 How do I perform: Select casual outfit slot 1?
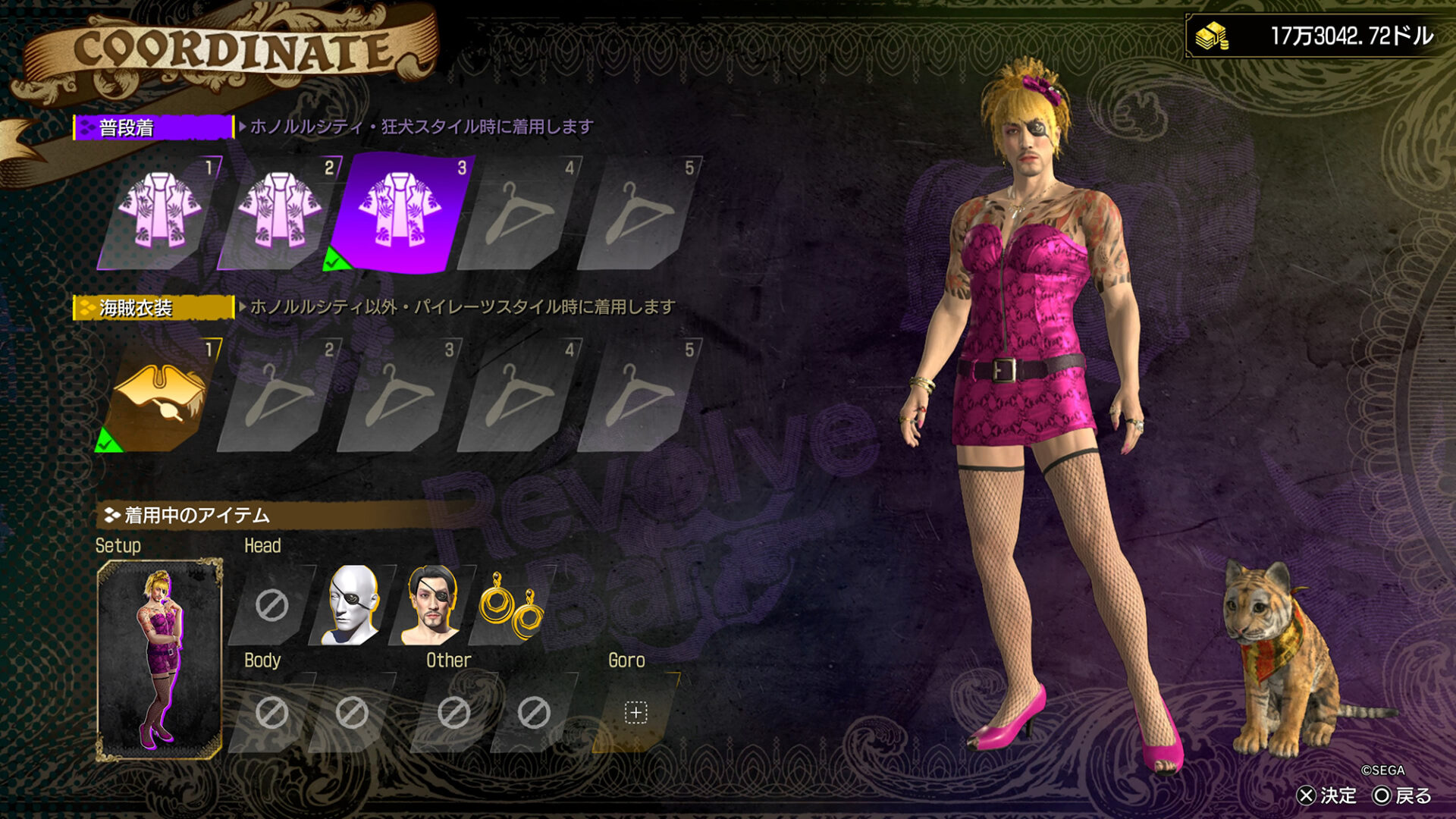[159, 213]
